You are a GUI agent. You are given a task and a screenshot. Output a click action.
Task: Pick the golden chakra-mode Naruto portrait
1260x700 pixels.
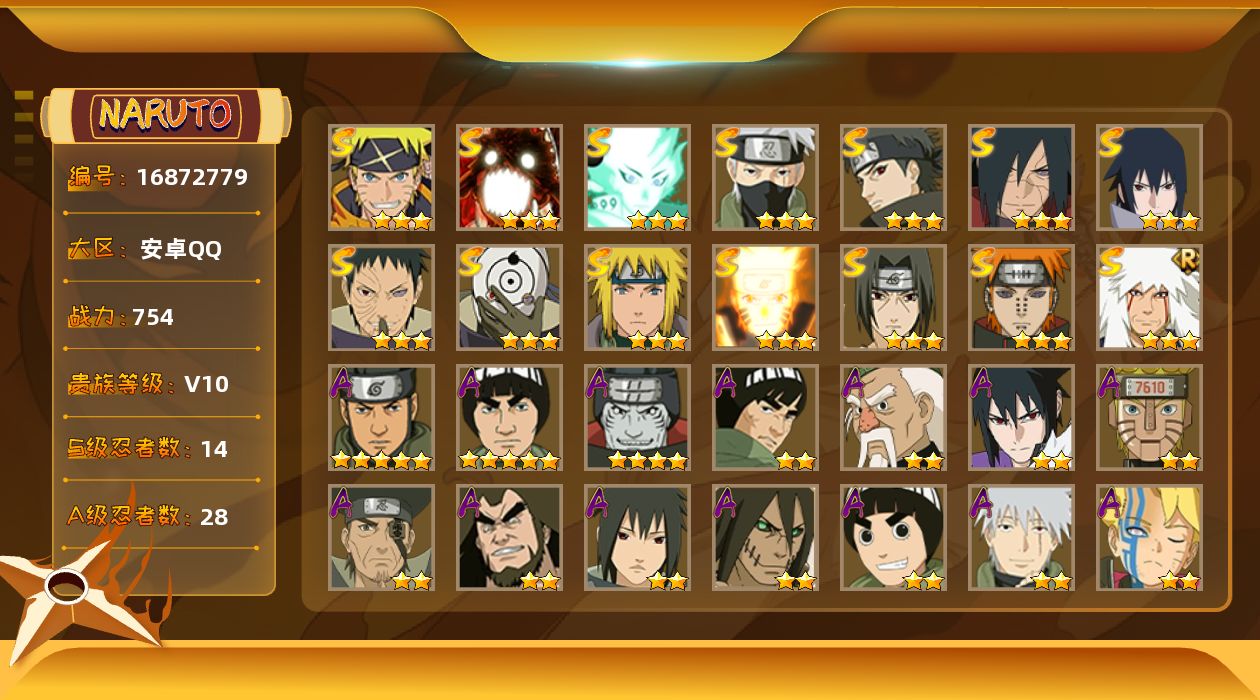765,297
